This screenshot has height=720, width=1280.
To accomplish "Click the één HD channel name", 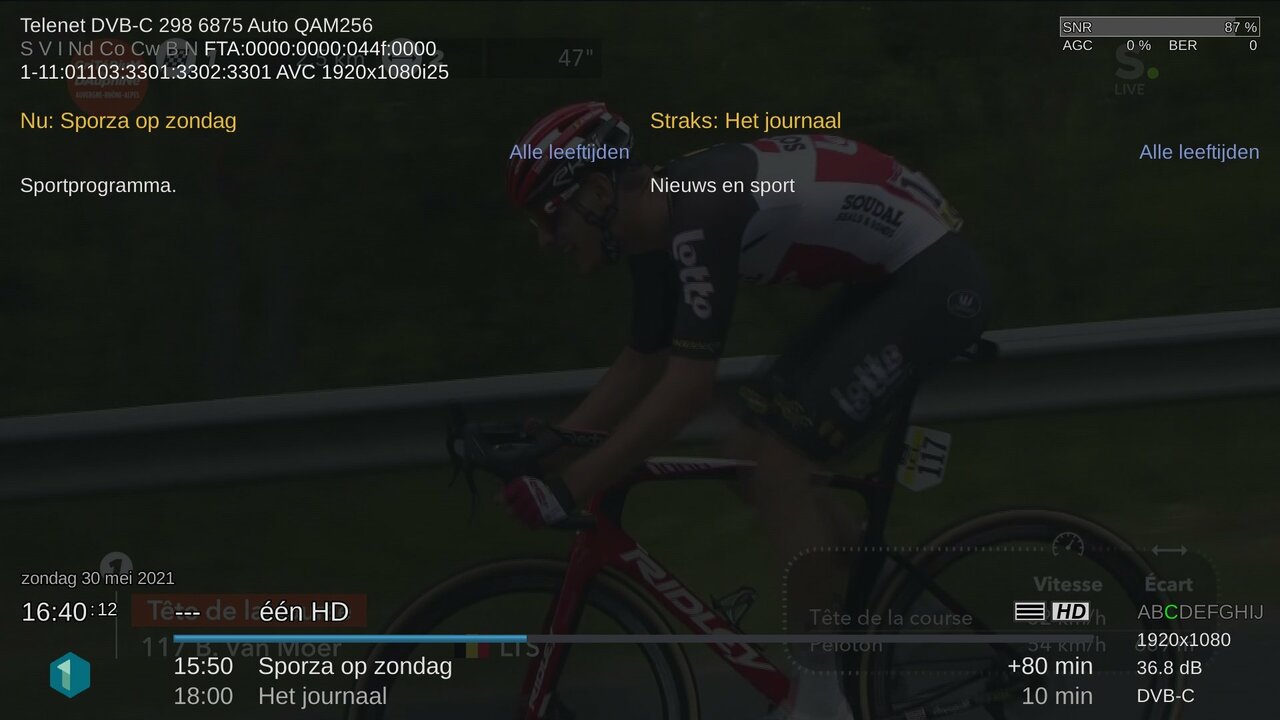I will tap(304, 611).
